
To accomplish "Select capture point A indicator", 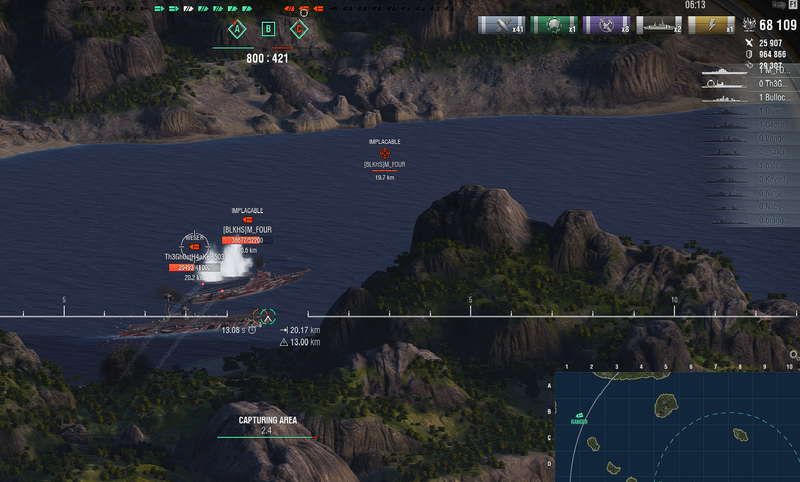I will coord(237,29).
